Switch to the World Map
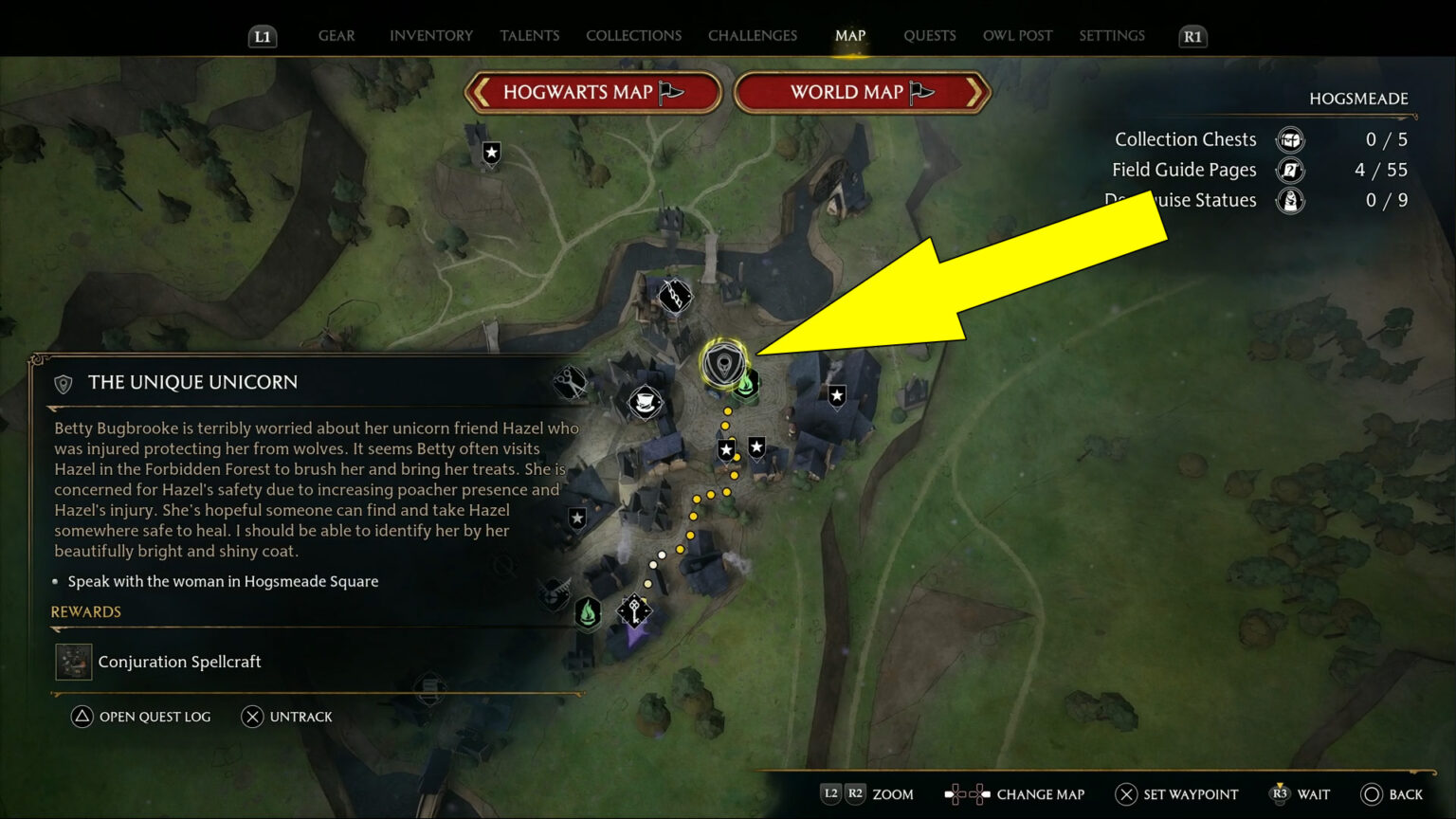 [x=861, y=92]
